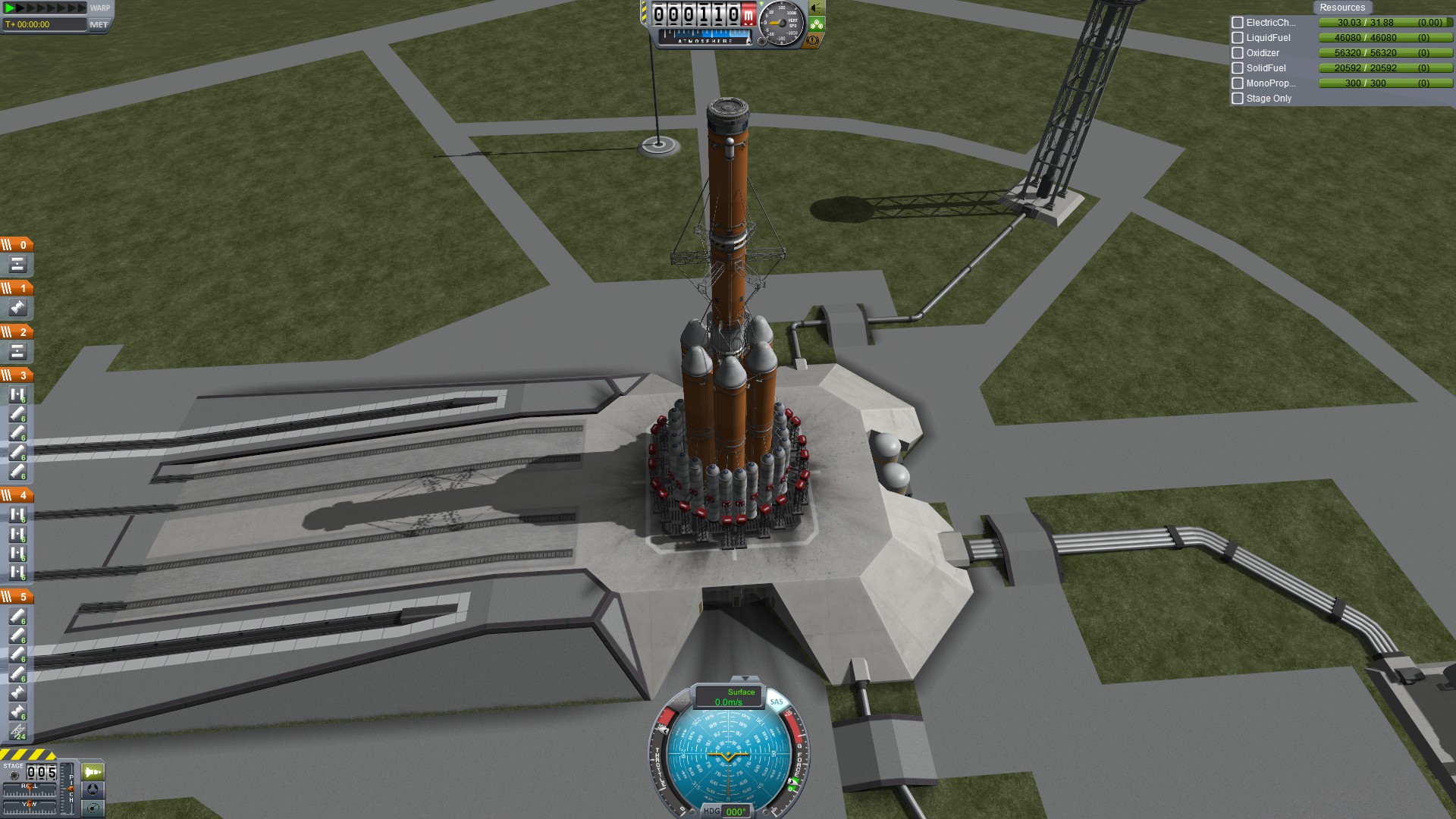Switch to staging mode (green rocket button)

pyautogui.click(x=93, y=772)
